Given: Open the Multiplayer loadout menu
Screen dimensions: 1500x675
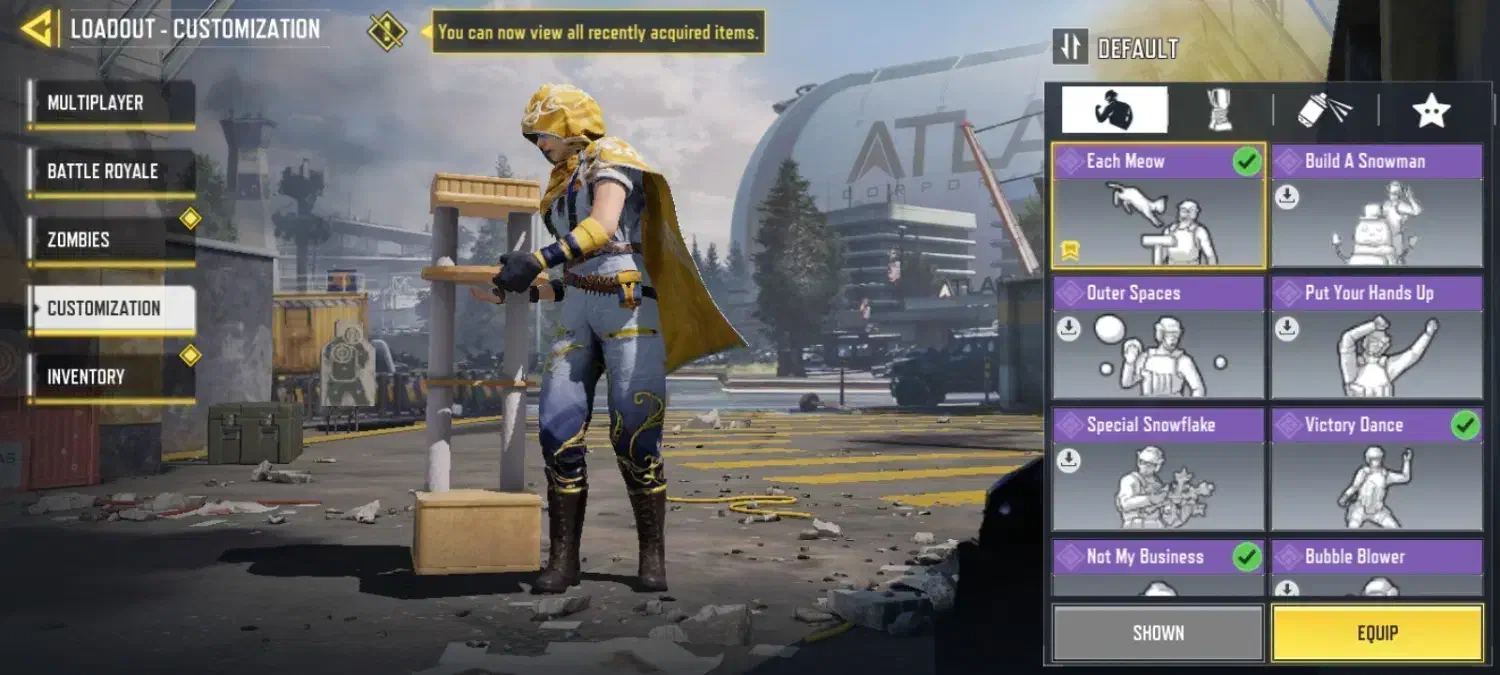Looking at the screenshot, I should click(111, 103).
